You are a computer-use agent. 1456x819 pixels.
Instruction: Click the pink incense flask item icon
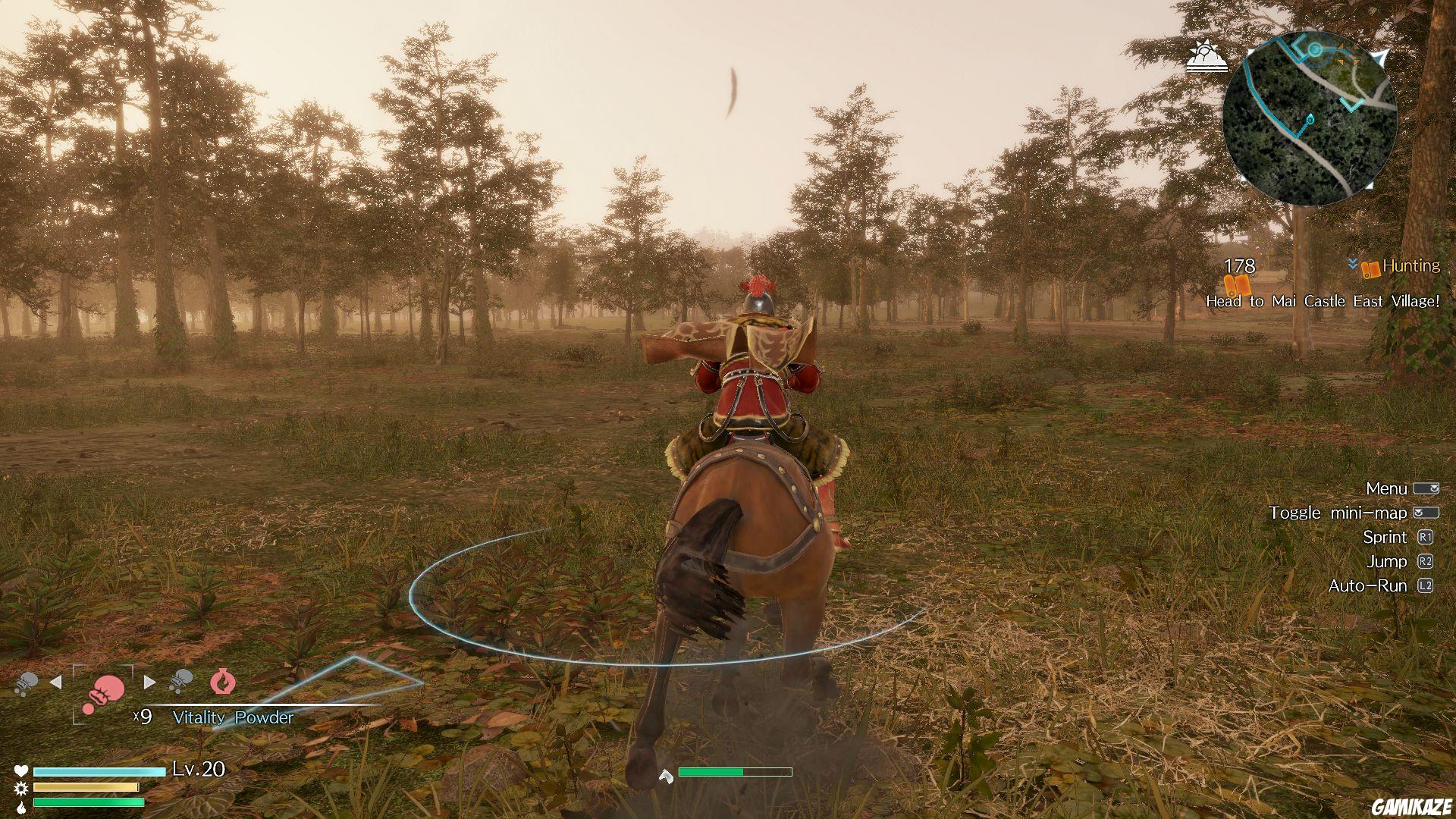tap(222, 682)
